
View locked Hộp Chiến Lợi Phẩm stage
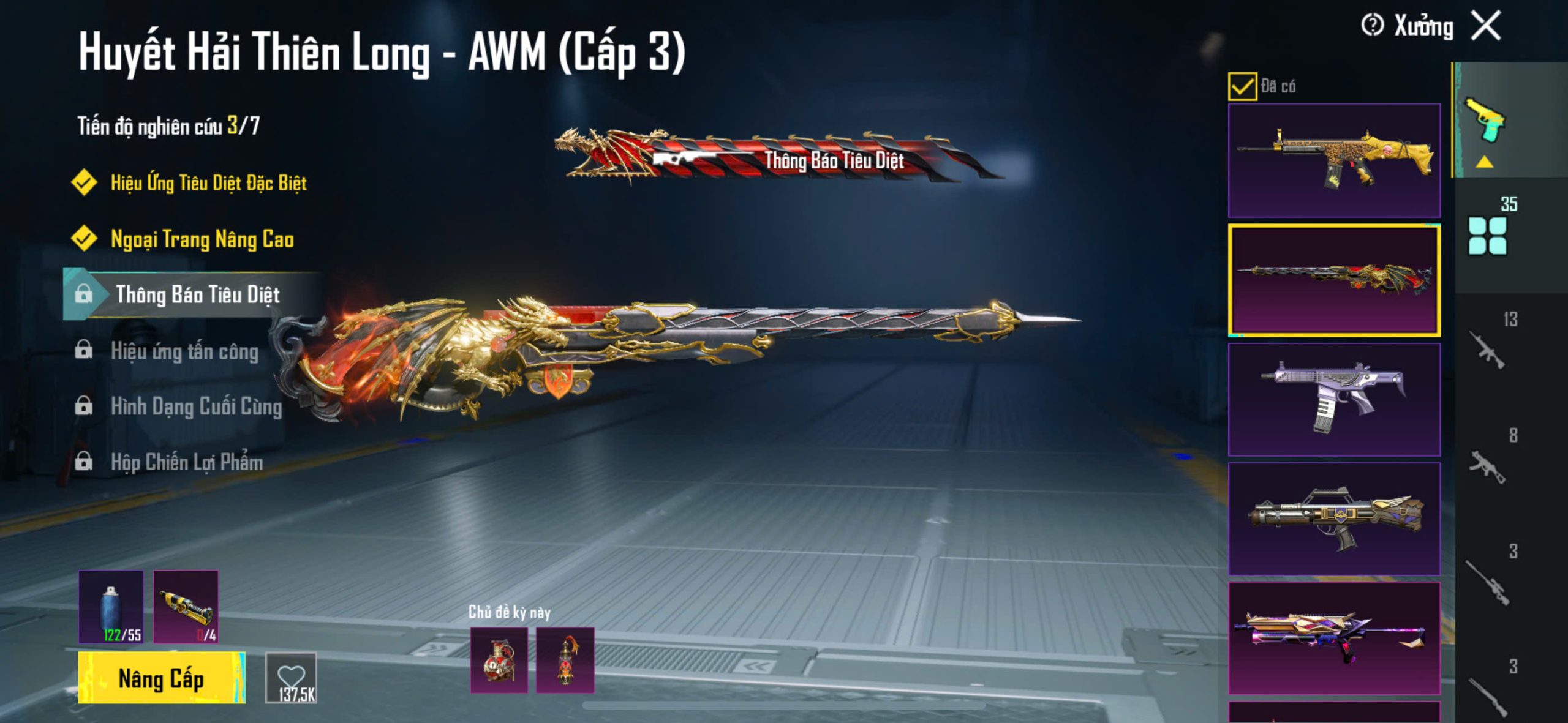[187, 462]
